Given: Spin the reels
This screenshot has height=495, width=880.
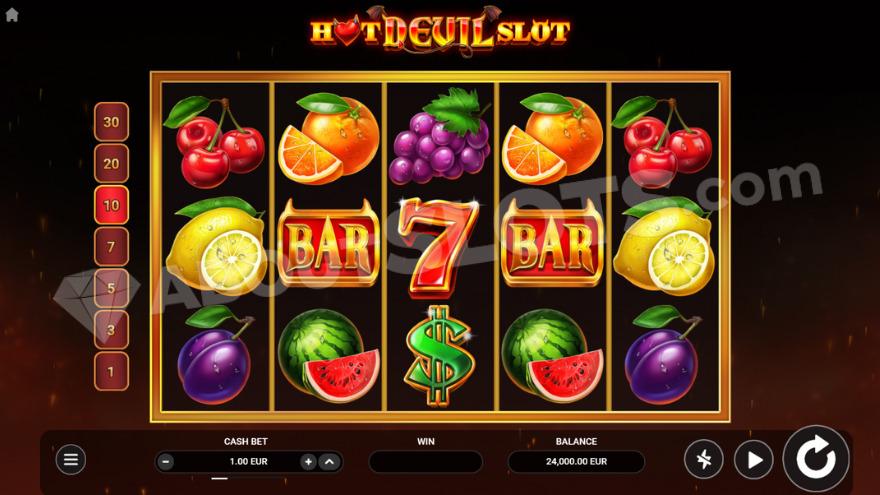Looking at the screenshot, I should coord(816,459).
